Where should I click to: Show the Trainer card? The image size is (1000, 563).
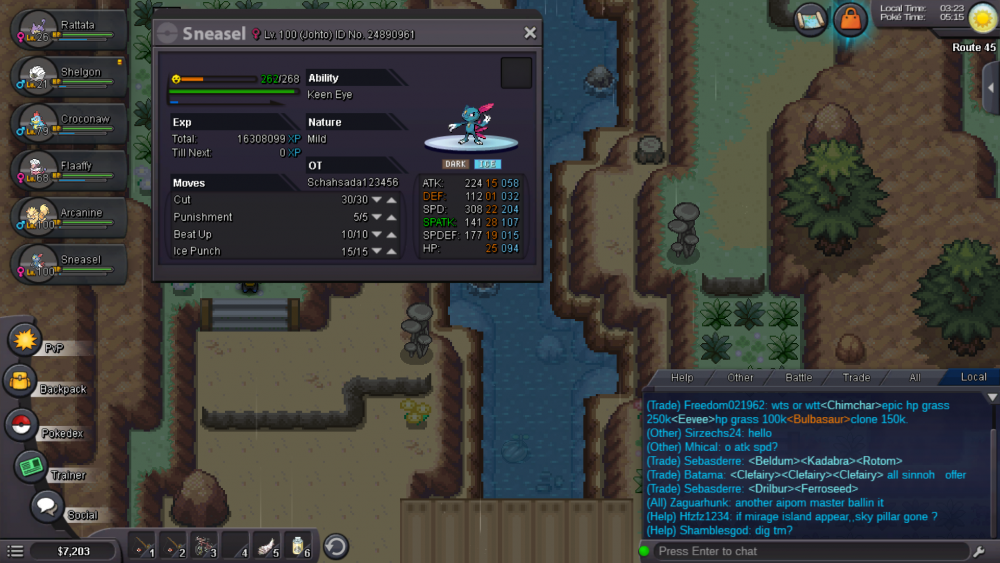[x=31, y=467]
